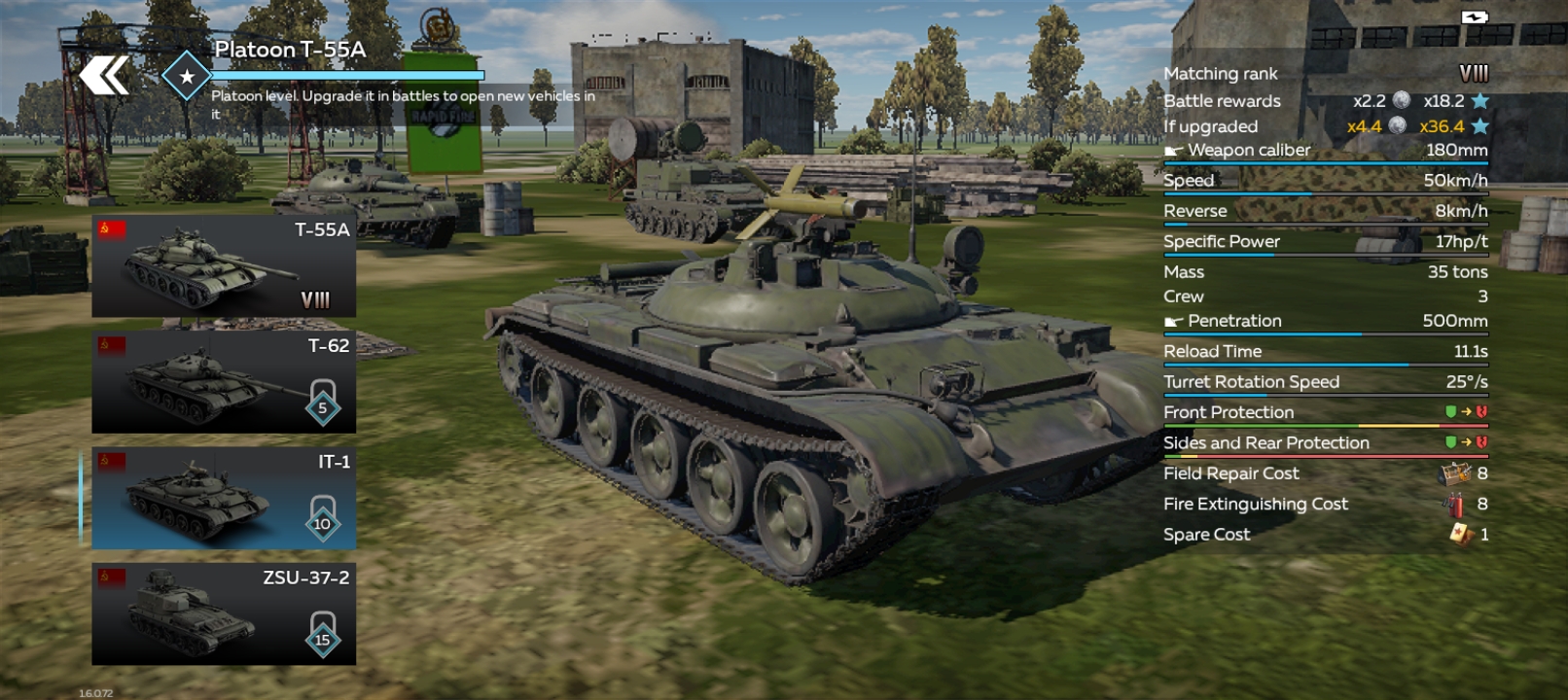This screenshot has height=700, width=1568.
Task: Open the Penetration stat details
Action: click(1323, 321)
